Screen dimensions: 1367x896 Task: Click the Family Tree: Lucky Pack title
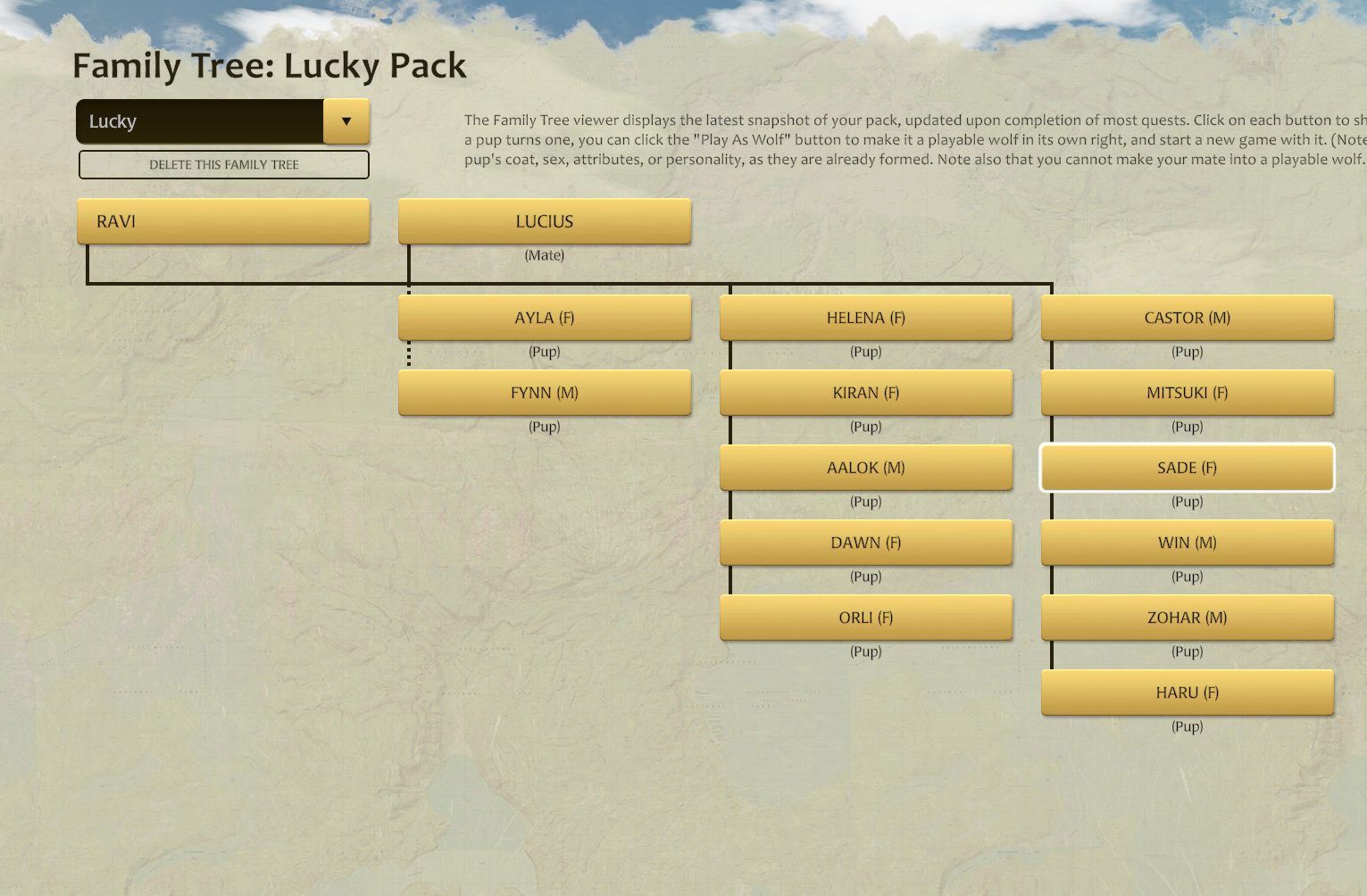(270, 65)
